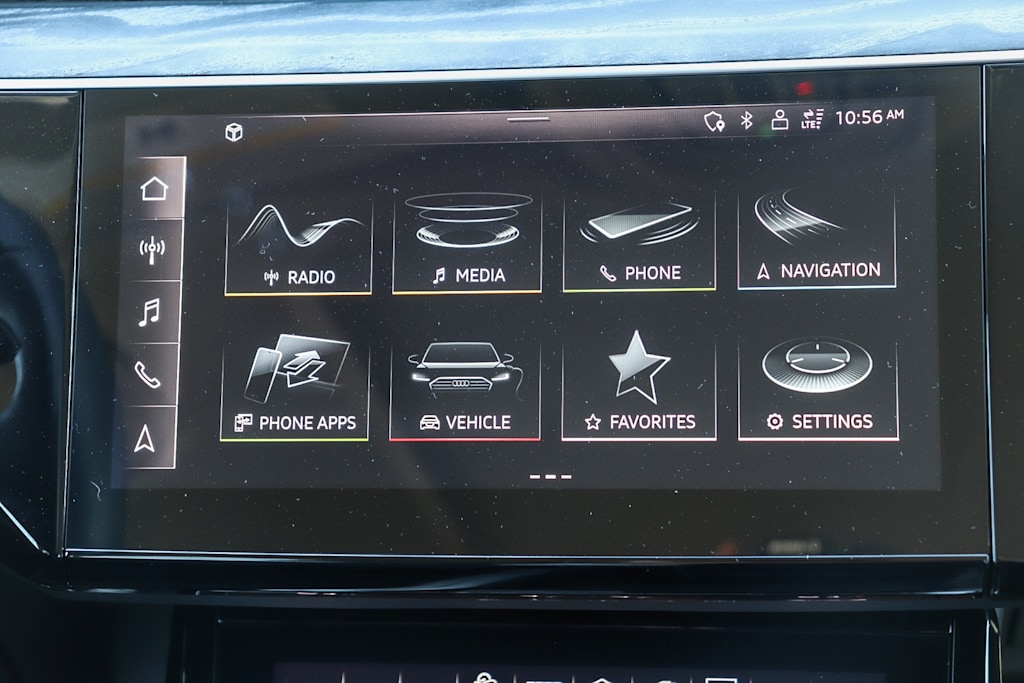Screen dimensions: 1024x683
Task: Select the radio antenna sidebar shortcut
Action: tap(152, 249)
